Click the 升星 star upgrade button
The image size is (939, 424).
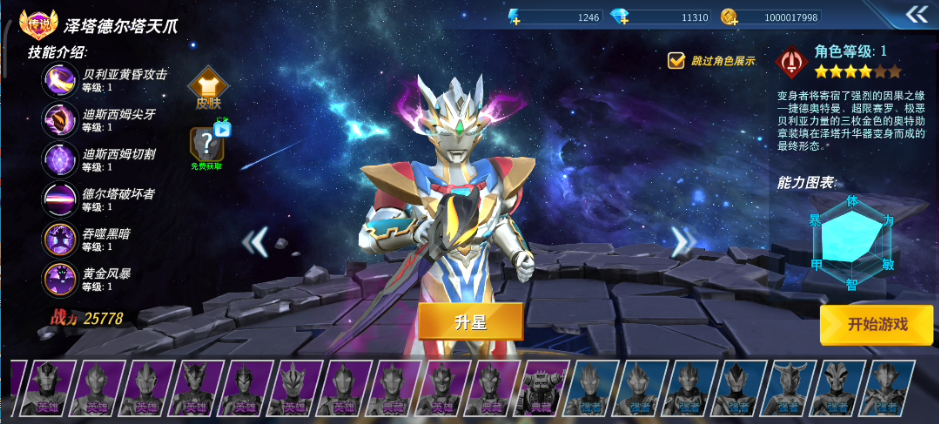pos(470,321)
